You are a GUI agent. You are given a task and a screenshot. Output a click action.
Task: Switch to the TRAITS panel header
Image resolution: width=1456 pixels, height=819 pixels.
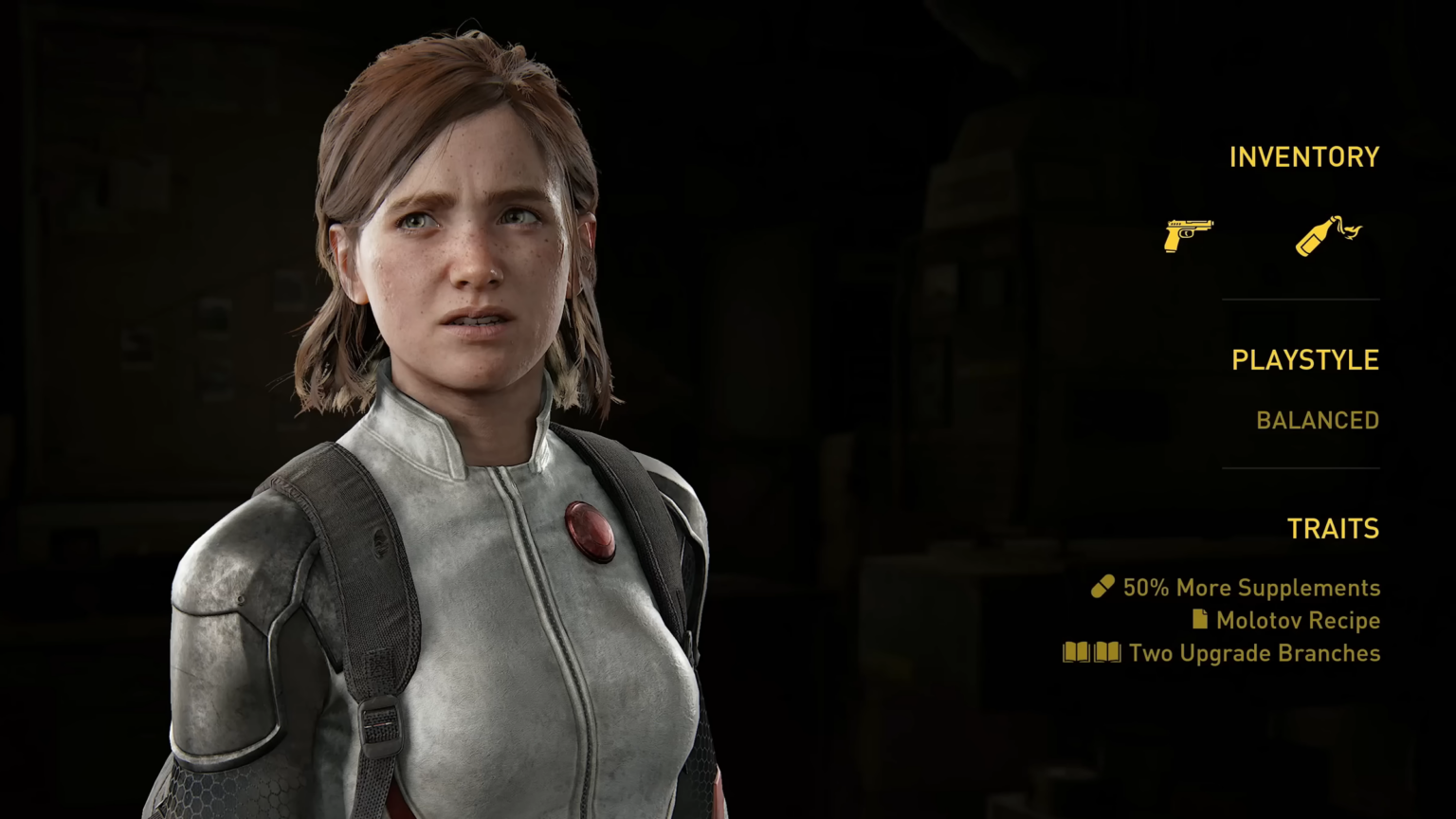(x=1334, y=529)
